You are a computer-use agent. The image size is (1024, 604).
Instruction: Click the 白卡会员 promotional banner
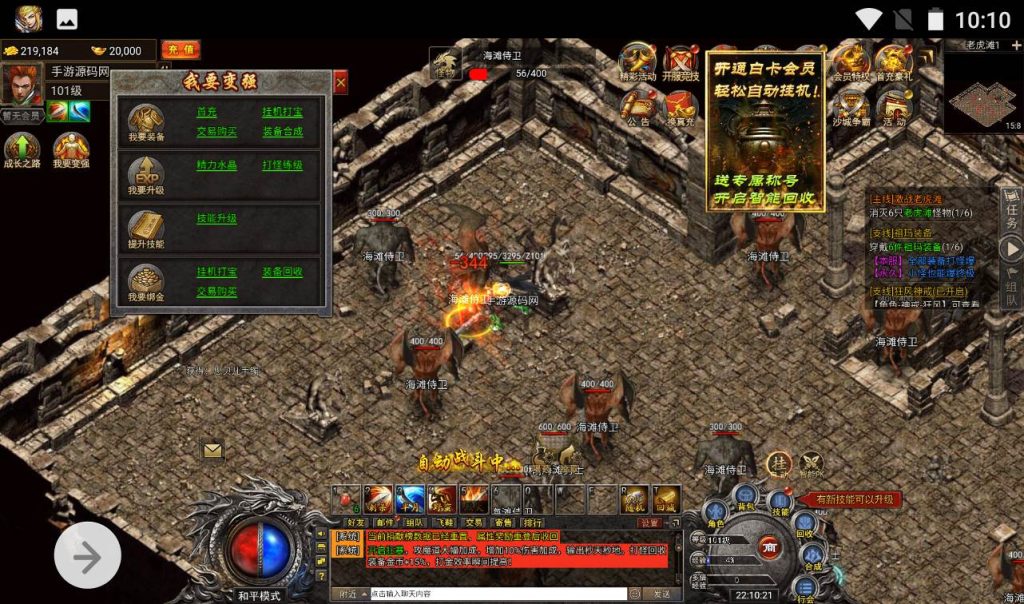click(767, 130)
